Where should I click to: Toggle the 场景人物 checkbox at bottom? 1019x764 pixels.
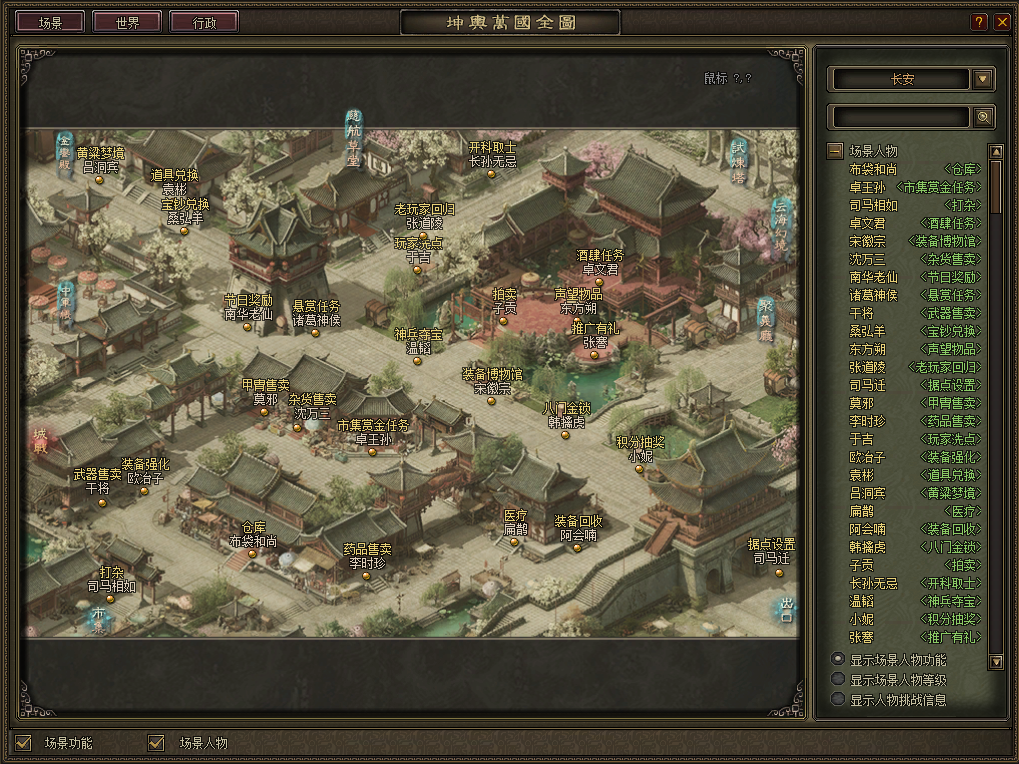(156, 742)
